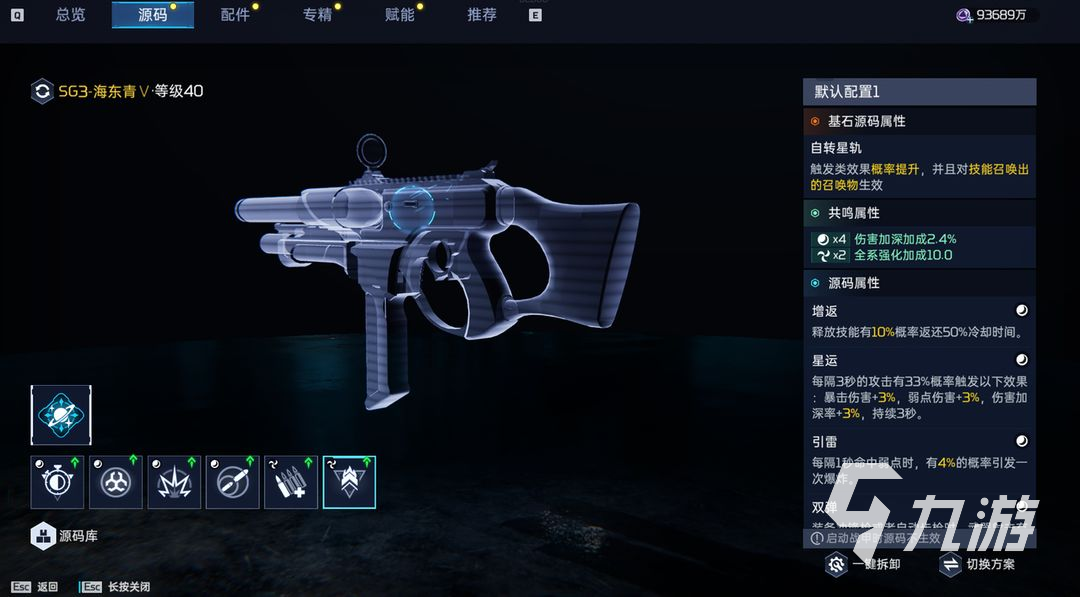The image size is (1080, 597).
Task: Click the weapon swap icon beside SG3-海东青
Action: pyautogui.click(x=42, y=92)
